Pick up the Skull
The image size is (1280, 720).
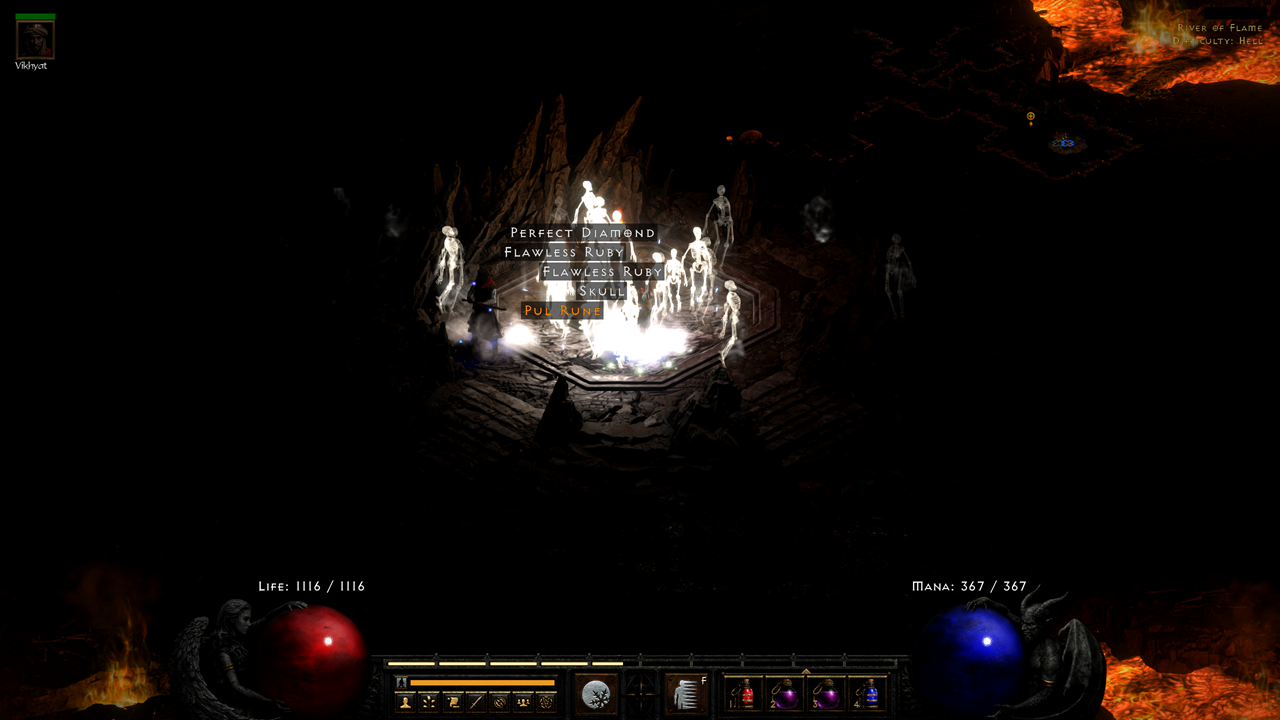(x=603, y=290)
